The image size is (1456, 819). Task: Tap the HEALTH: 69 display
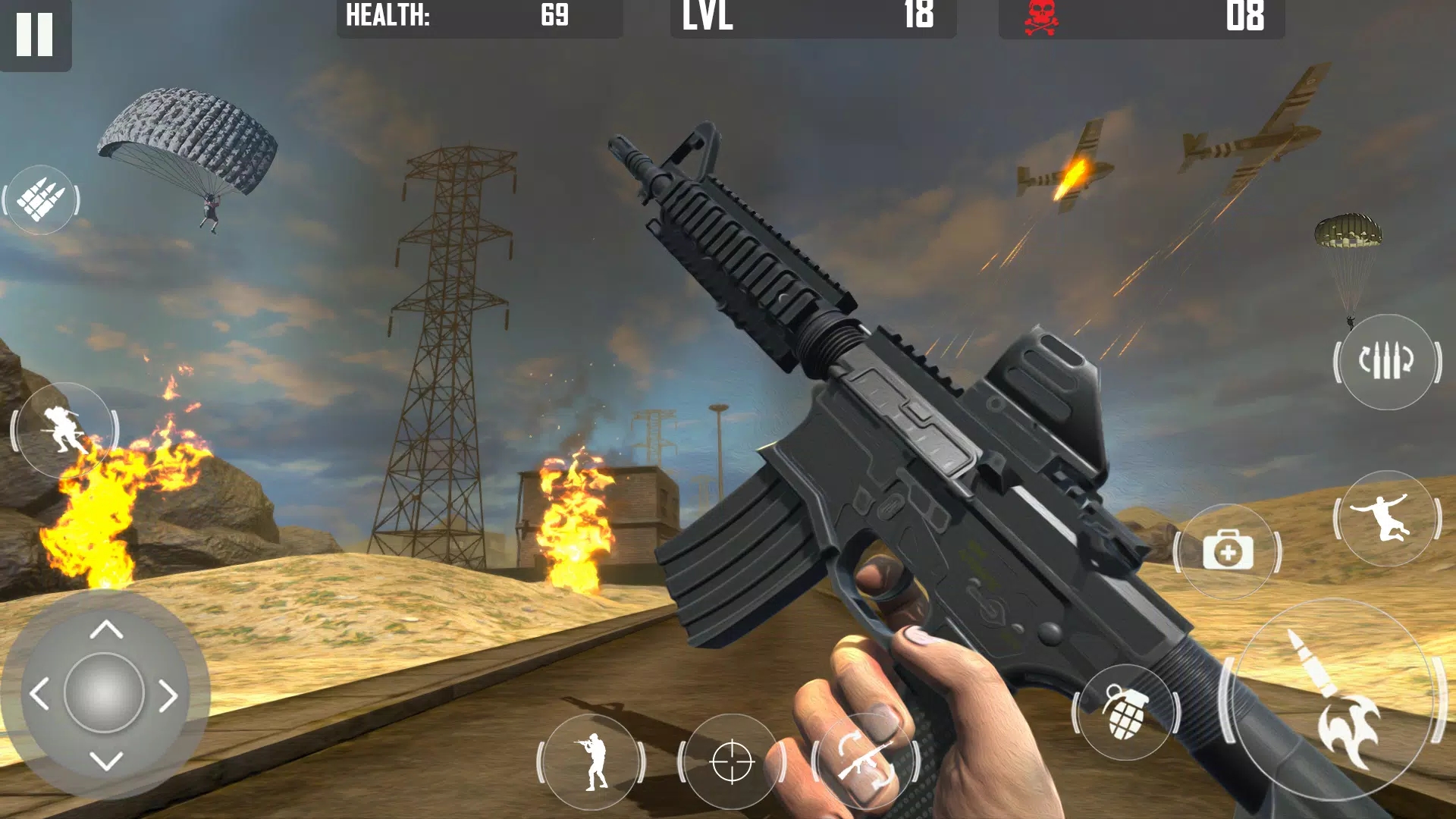478,17
